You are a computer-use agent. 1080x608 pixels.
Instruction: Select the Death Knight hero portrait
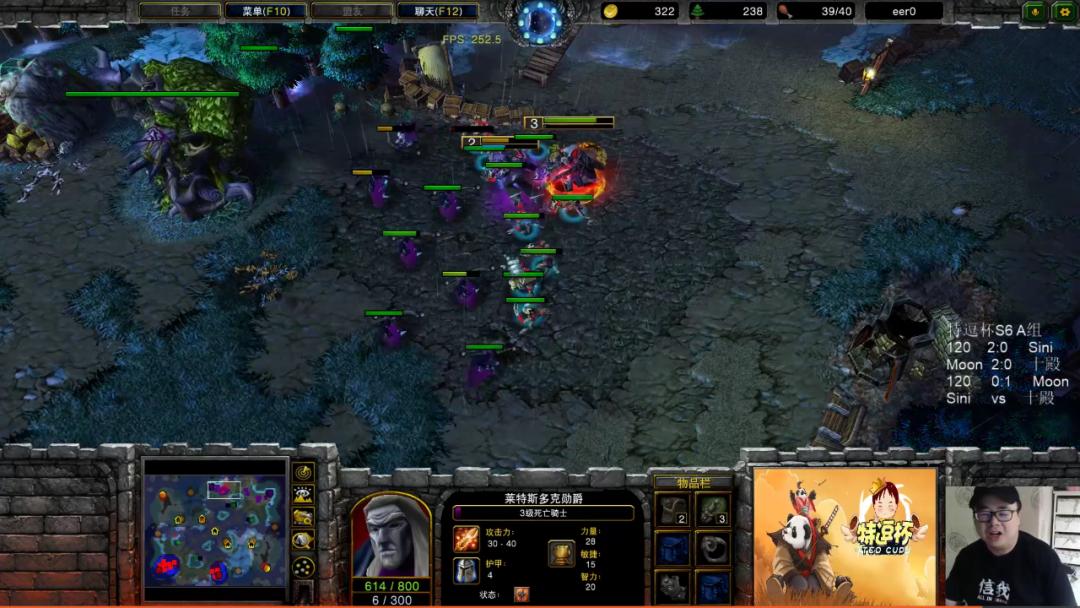[390, 534]
